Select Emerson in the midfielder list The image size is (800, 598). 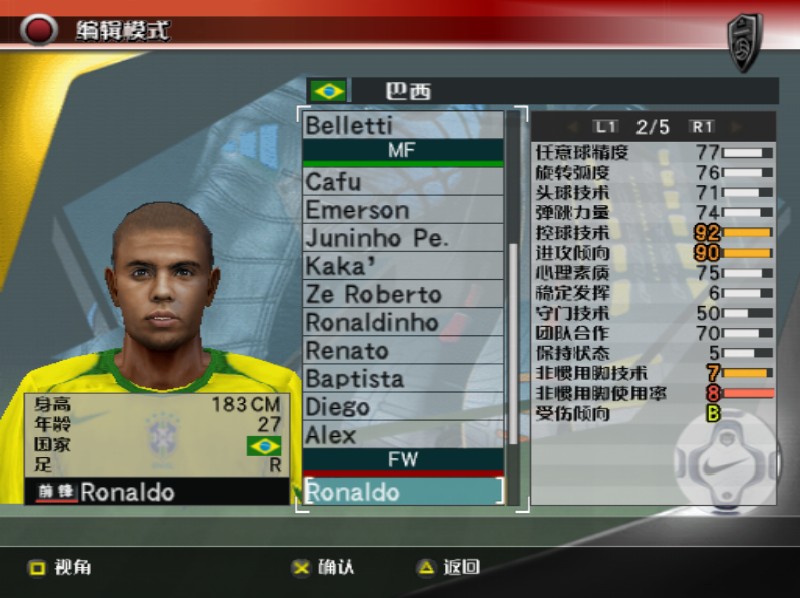click(402, 210)
